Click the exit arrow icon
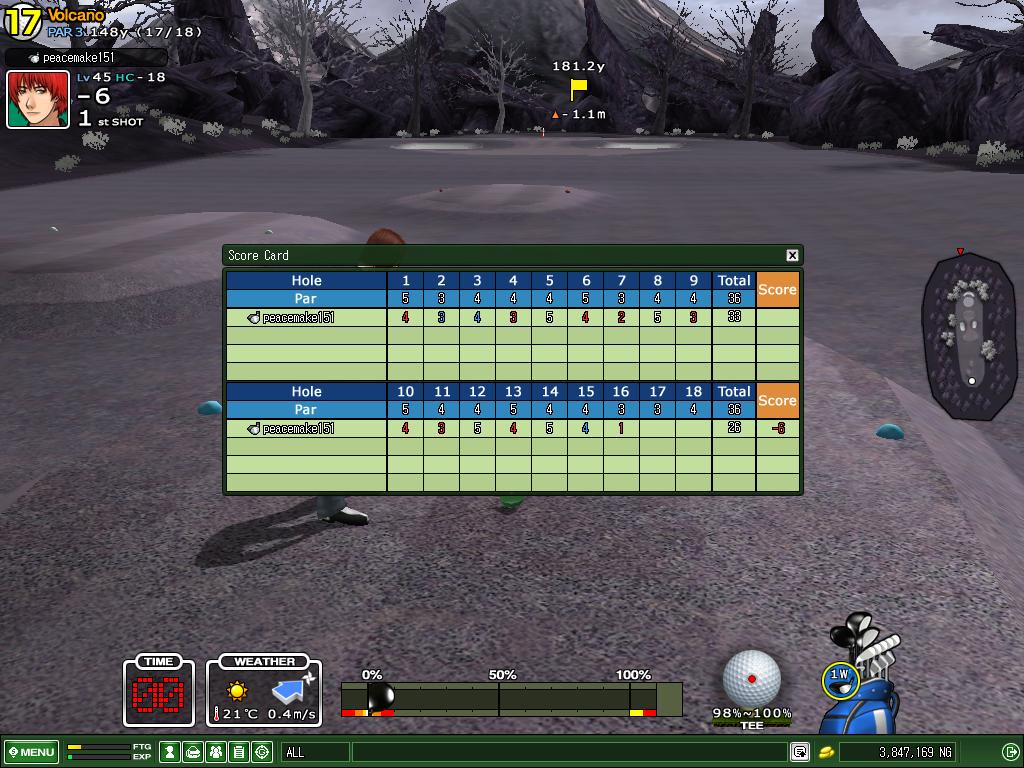 1009,752
